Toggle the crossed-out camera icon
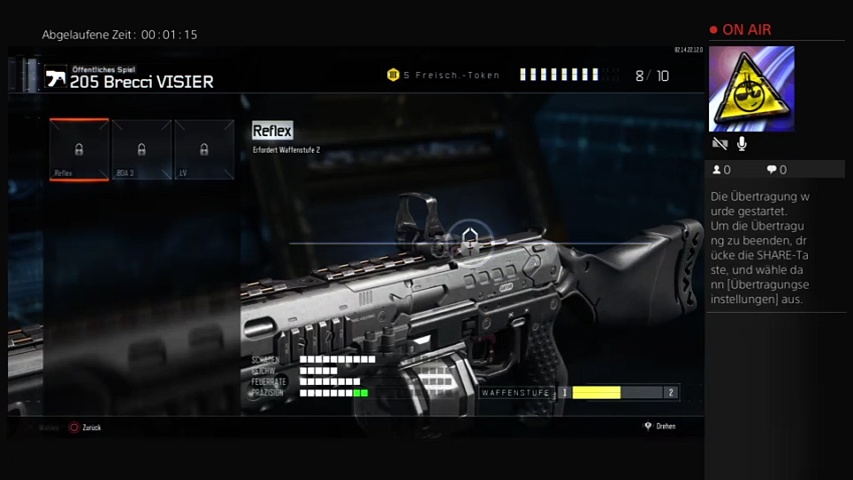 pyautogui.click(x=719, y=145)
